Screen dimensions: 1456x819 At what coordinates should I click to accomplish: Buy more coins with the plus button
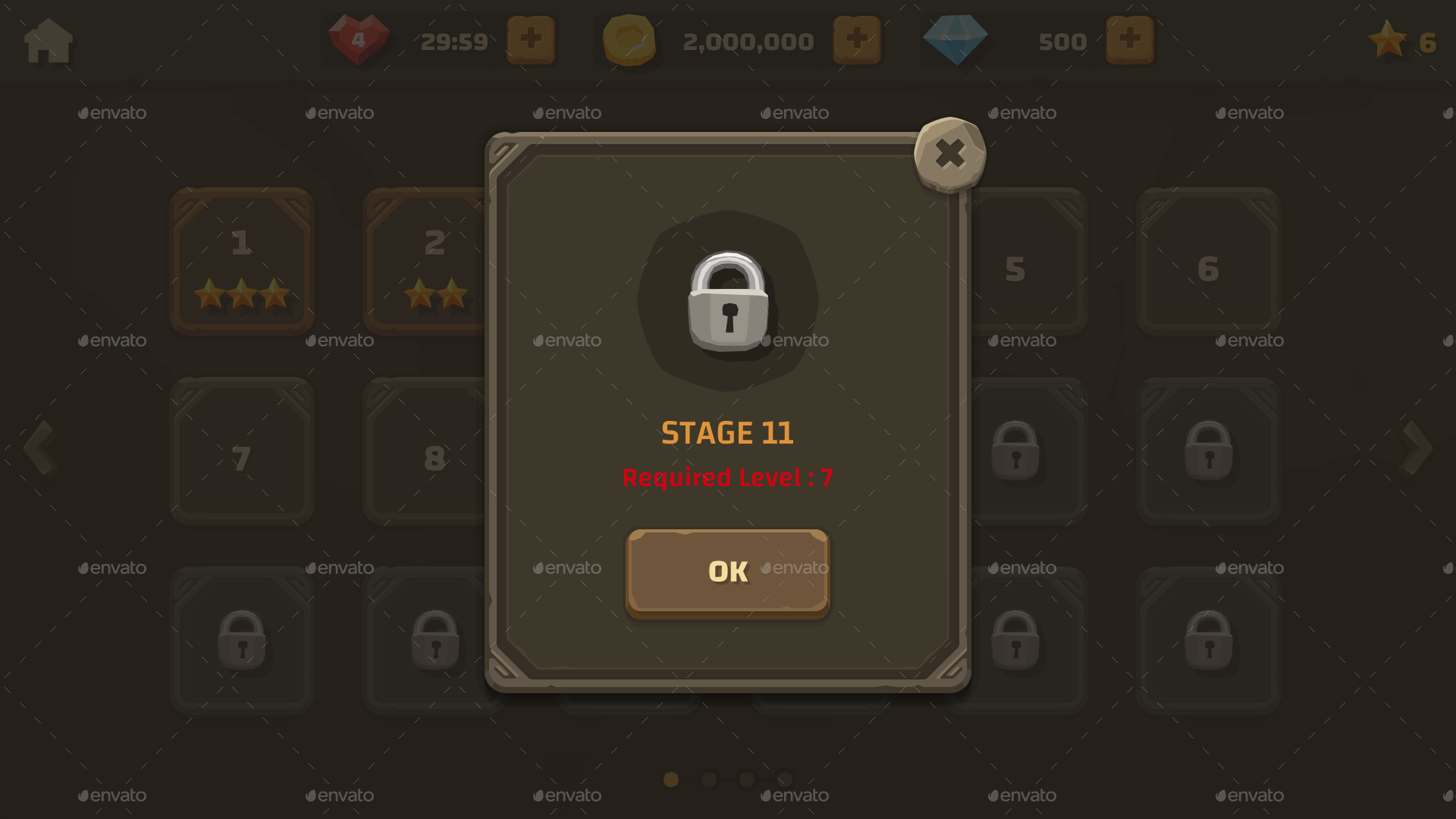(x=857, y=38)
